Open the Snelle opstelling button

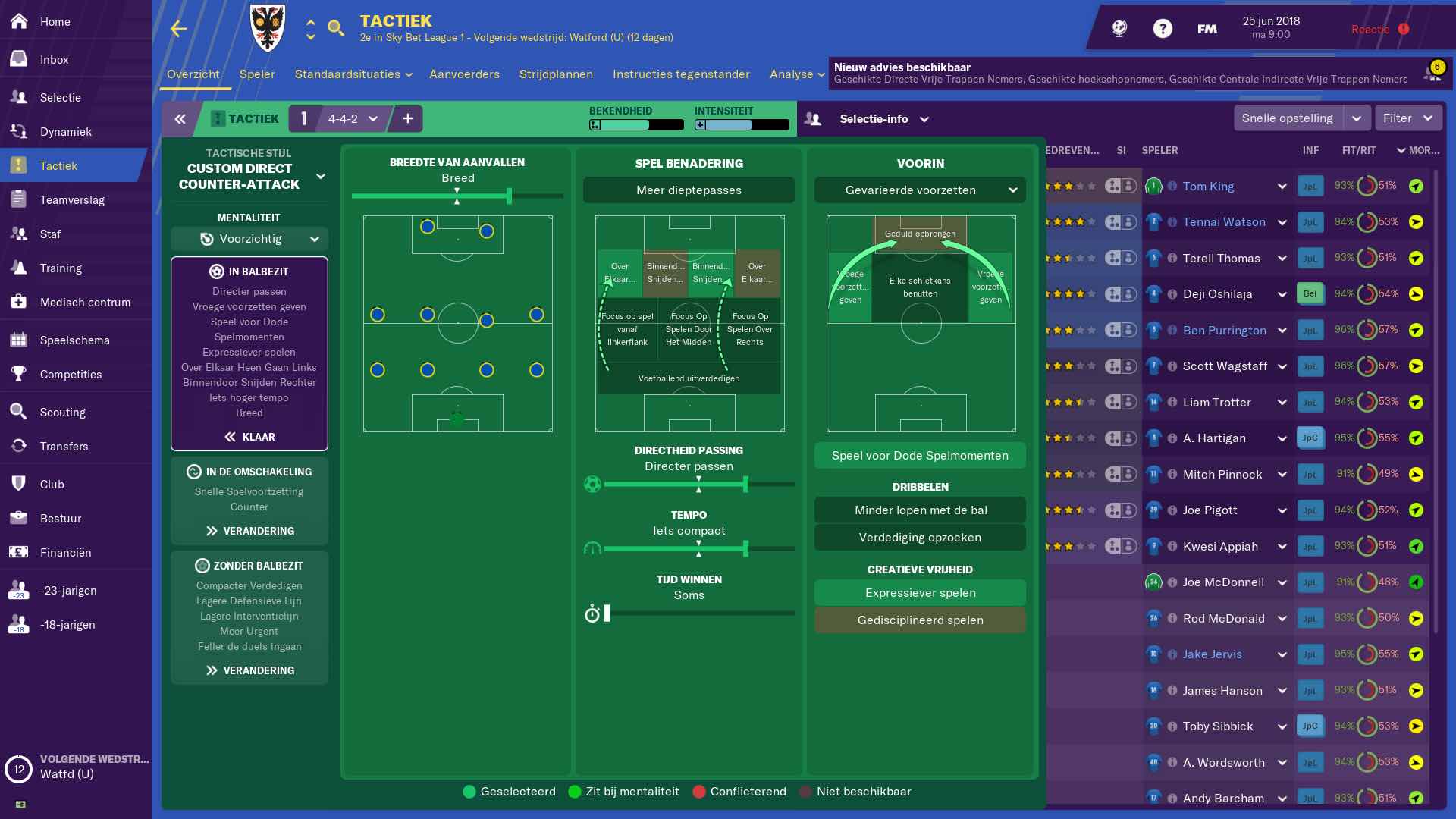(x=1287, y=118)
